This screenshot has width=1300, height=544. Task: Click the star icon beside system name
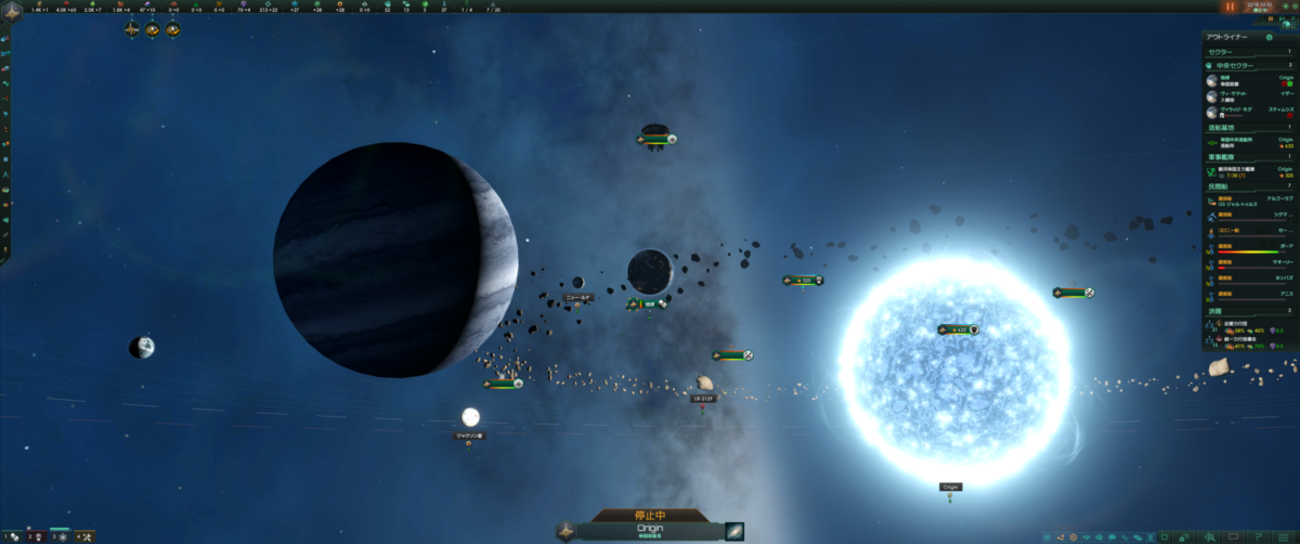566,531
